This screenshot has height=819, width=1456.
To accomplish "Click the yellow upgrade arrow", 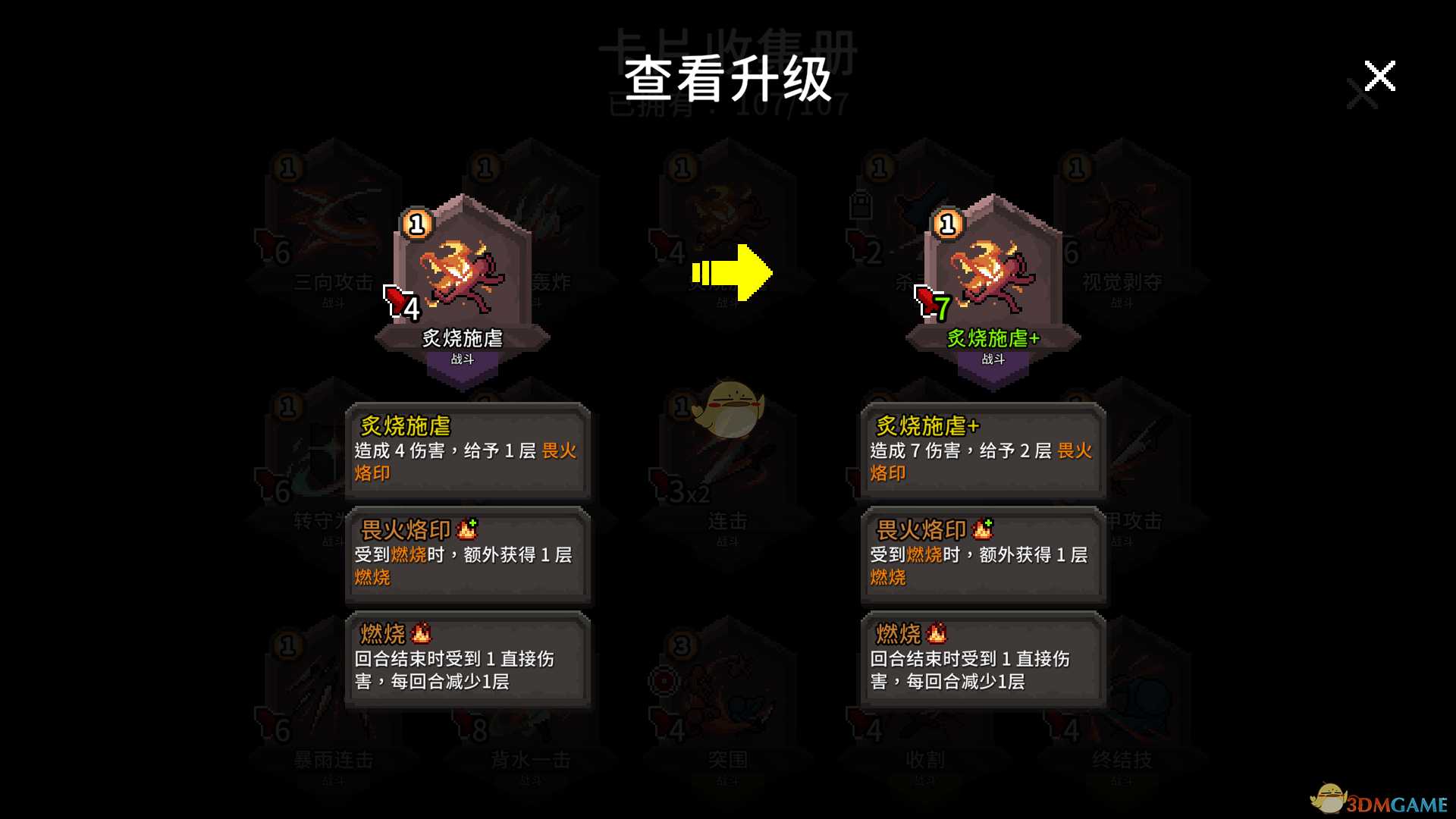I will coord(730,275).
